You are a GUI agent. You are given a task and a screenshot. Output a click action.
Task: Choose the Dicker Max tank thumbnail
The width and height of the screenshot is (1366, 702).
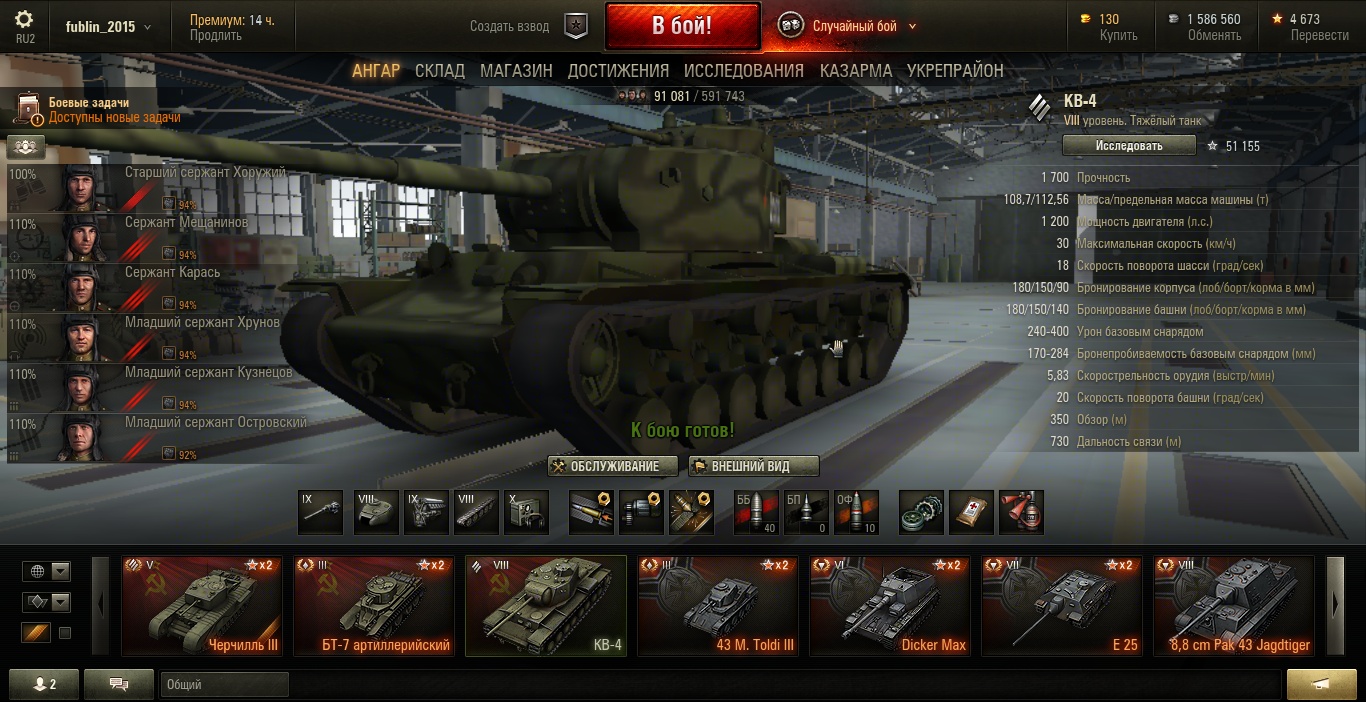coord(890,606)
